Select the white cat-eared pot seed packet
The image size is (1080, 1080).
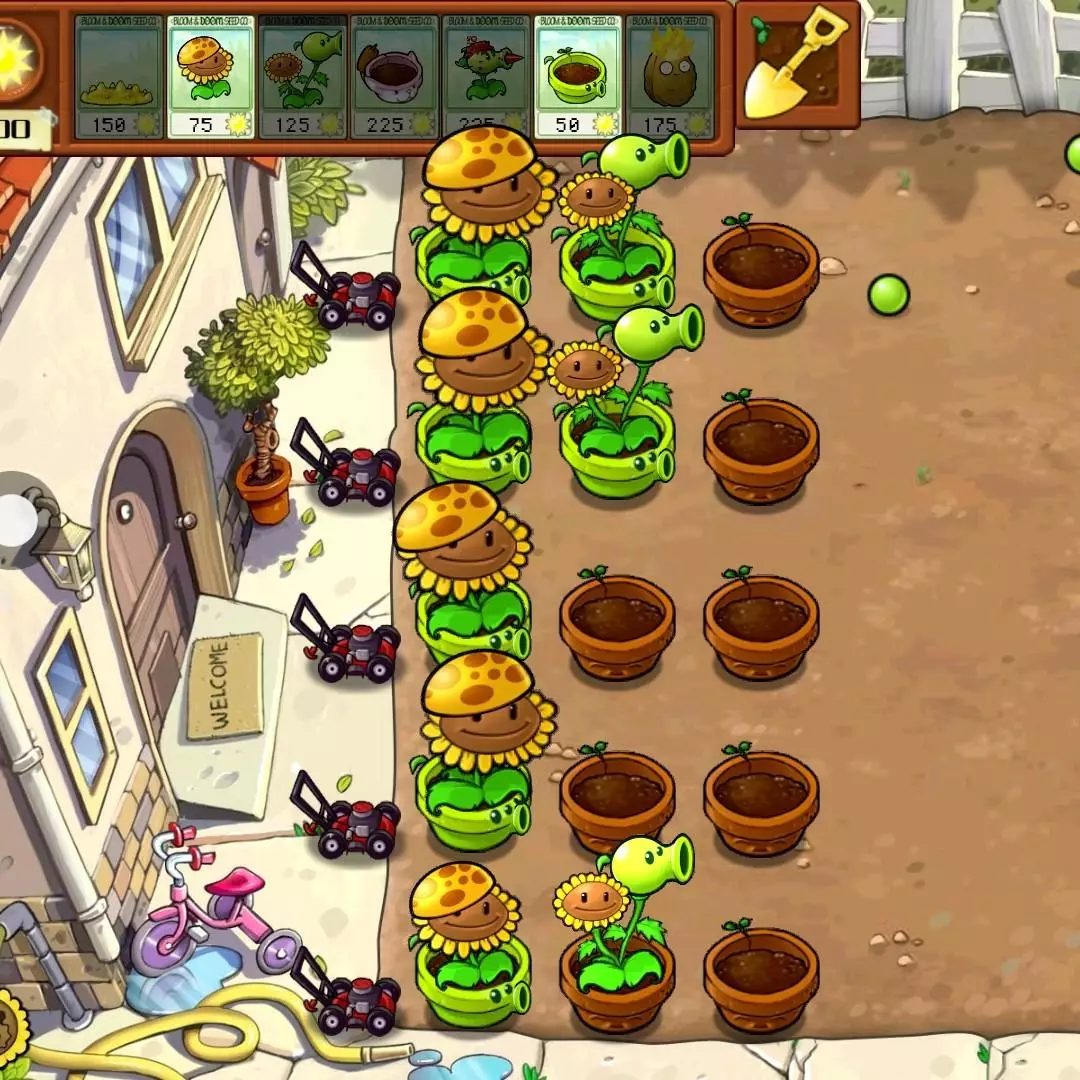coord(395,77)
